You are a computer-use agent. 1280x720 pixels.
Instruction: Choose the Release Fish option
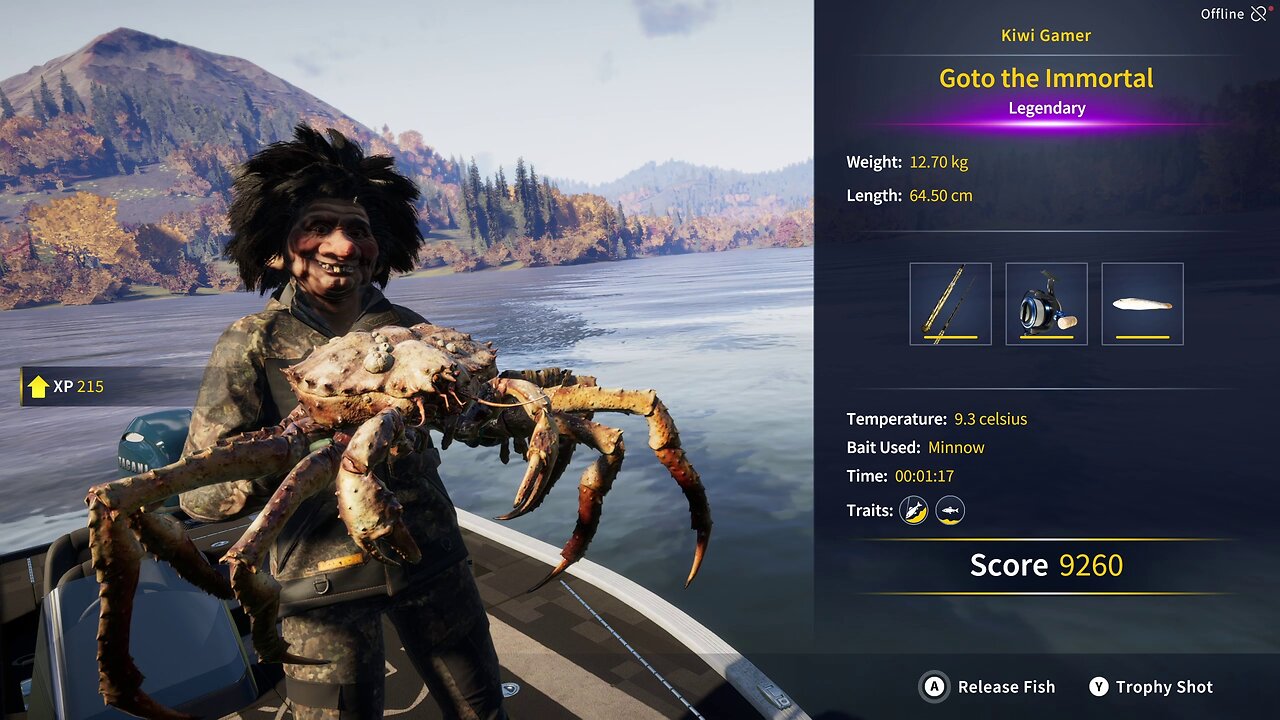coord(988,687)
